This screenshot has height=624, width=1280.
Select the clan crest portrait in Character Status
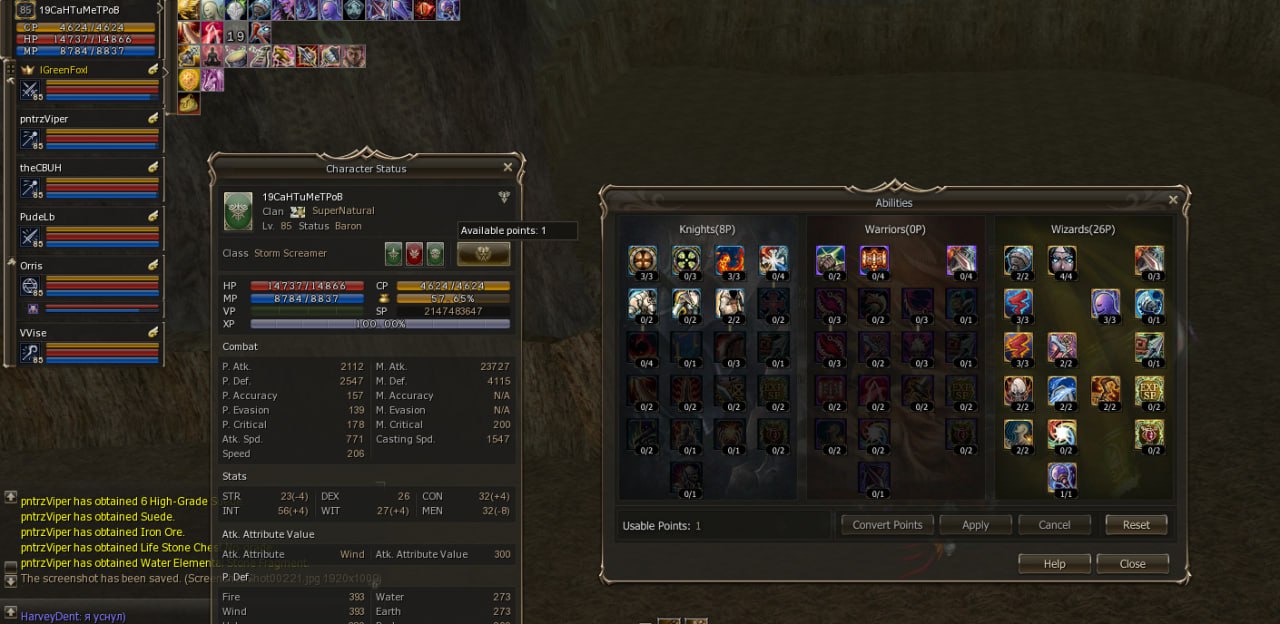238,211
